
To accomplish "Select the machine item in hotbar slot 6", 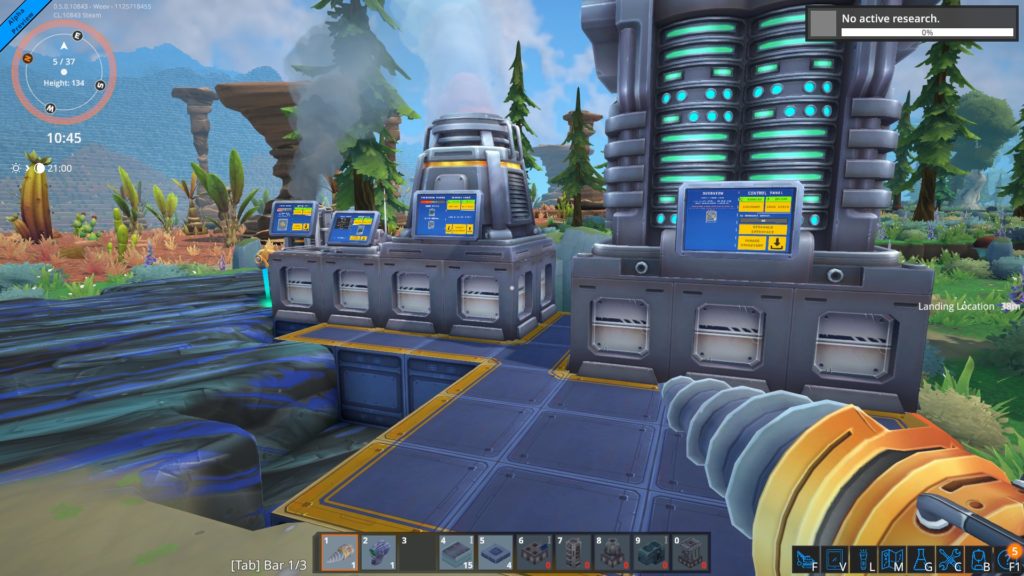I will coord(534,553).
